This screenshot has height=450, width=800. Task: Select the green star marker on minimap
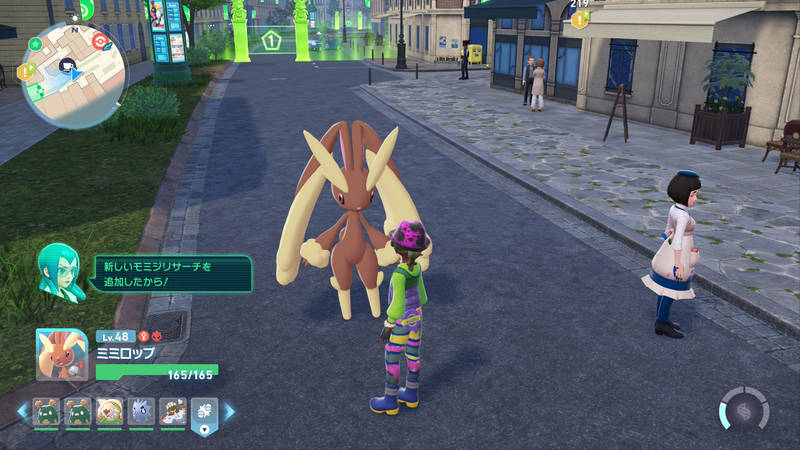click(35, 45)
